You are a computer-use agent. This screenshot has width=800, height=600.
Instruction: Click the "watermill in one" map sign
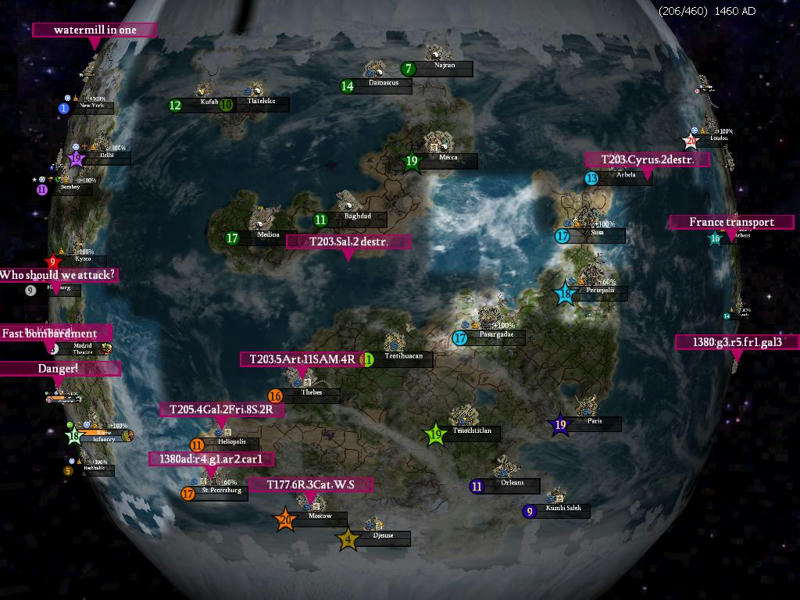pyautogui.click(x=95, y=30)
